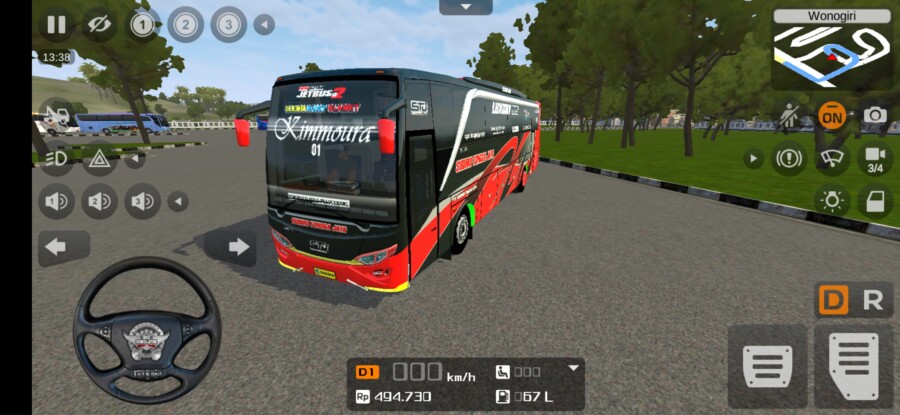Activate the left turn signal arrow
Viewport: 900px width, 415px height.
click(57, 246)
